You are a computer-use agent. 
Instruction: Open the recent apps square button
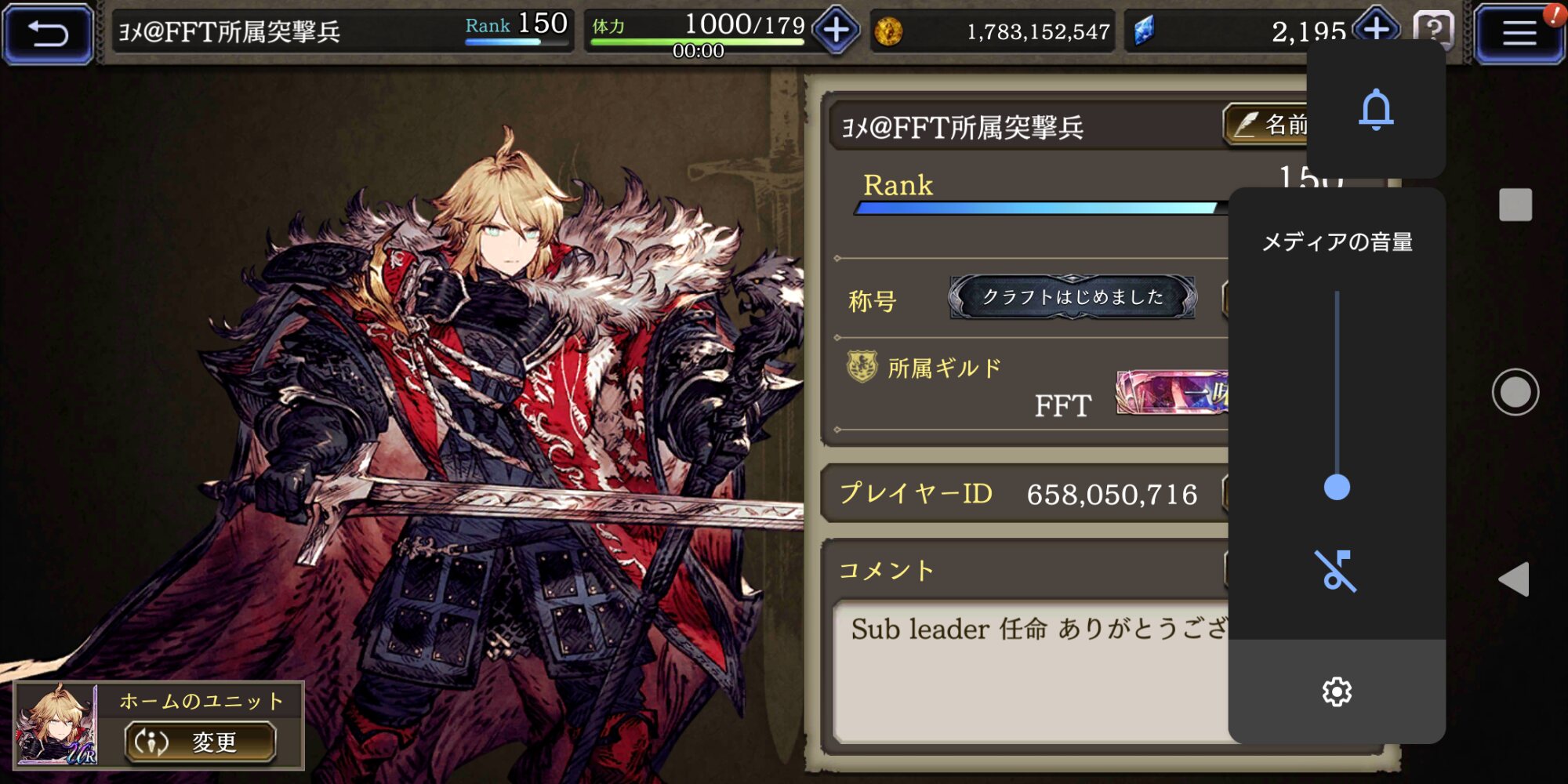point(1515,205)
